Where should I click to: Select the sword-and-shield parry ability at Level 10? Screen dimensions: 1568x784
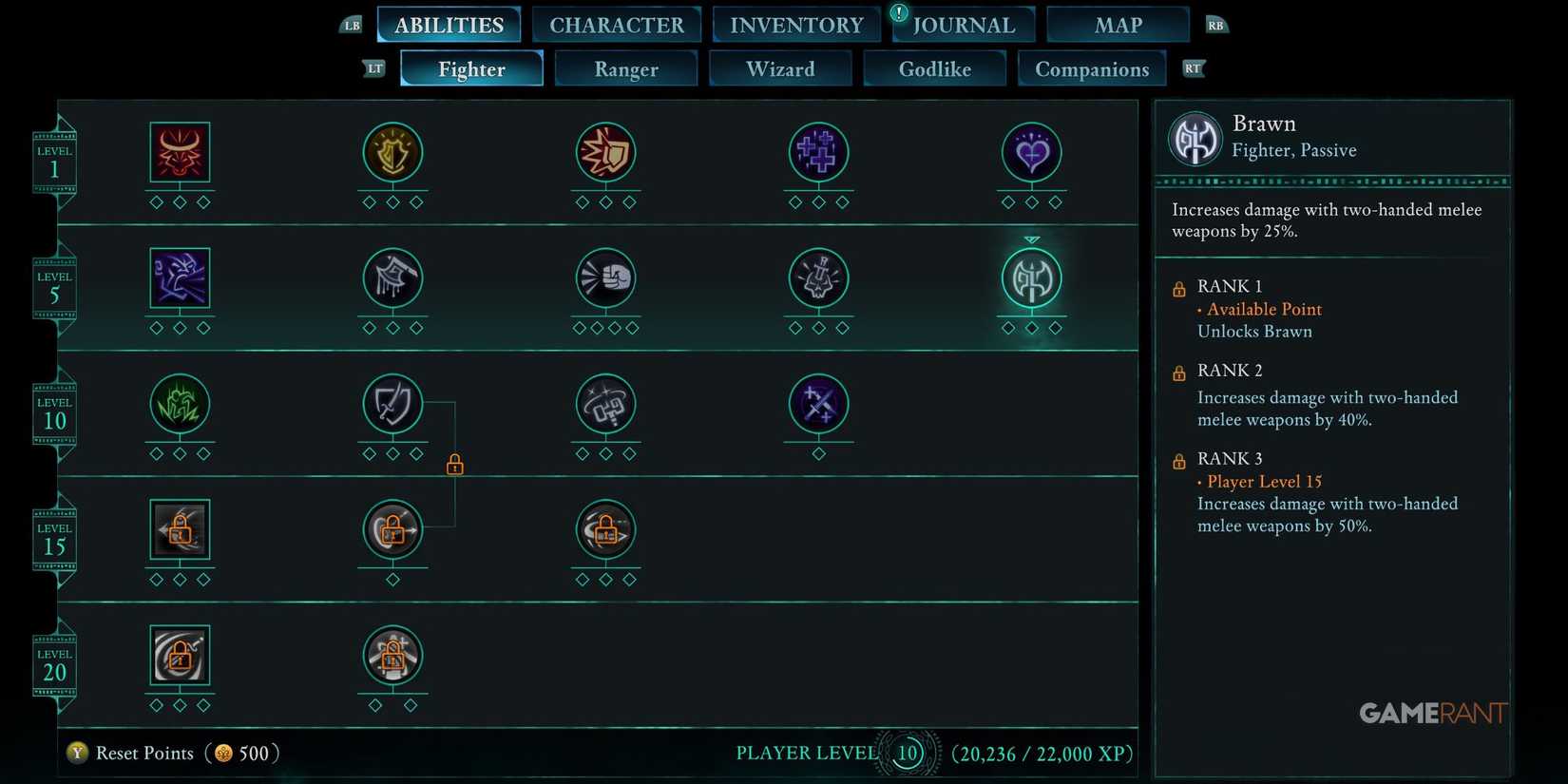[392, 407]
